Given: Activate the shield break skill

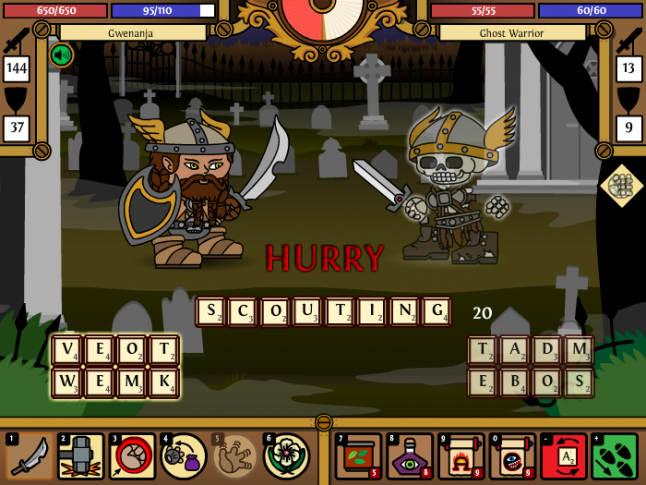Looking at the screenshot, I should pyautogui.click(x=133, y=457).
